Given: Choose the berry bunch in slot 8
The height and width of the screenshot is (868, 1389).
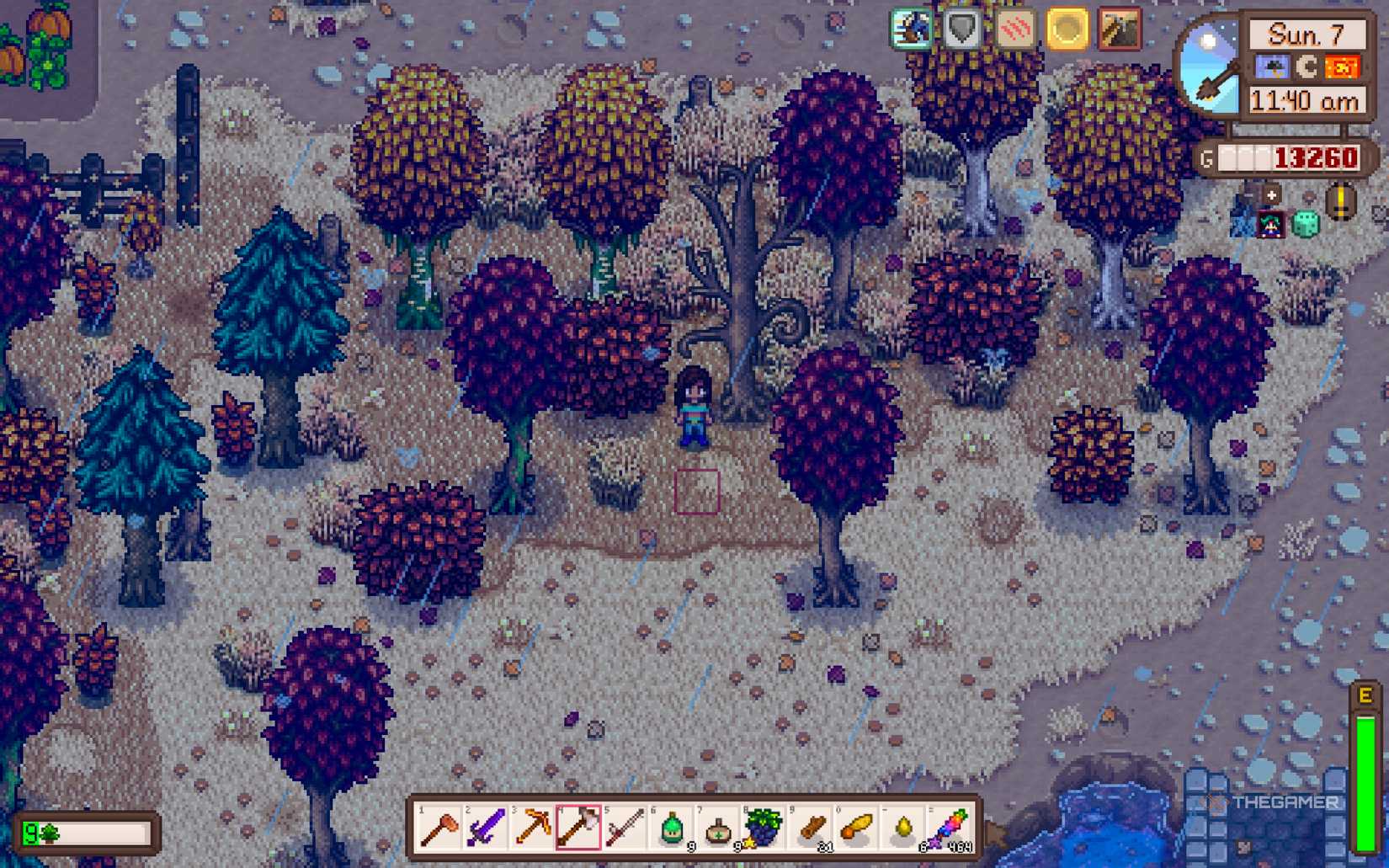Looking at the screenshot, I should pyautogui.click(x=764, y=828).
